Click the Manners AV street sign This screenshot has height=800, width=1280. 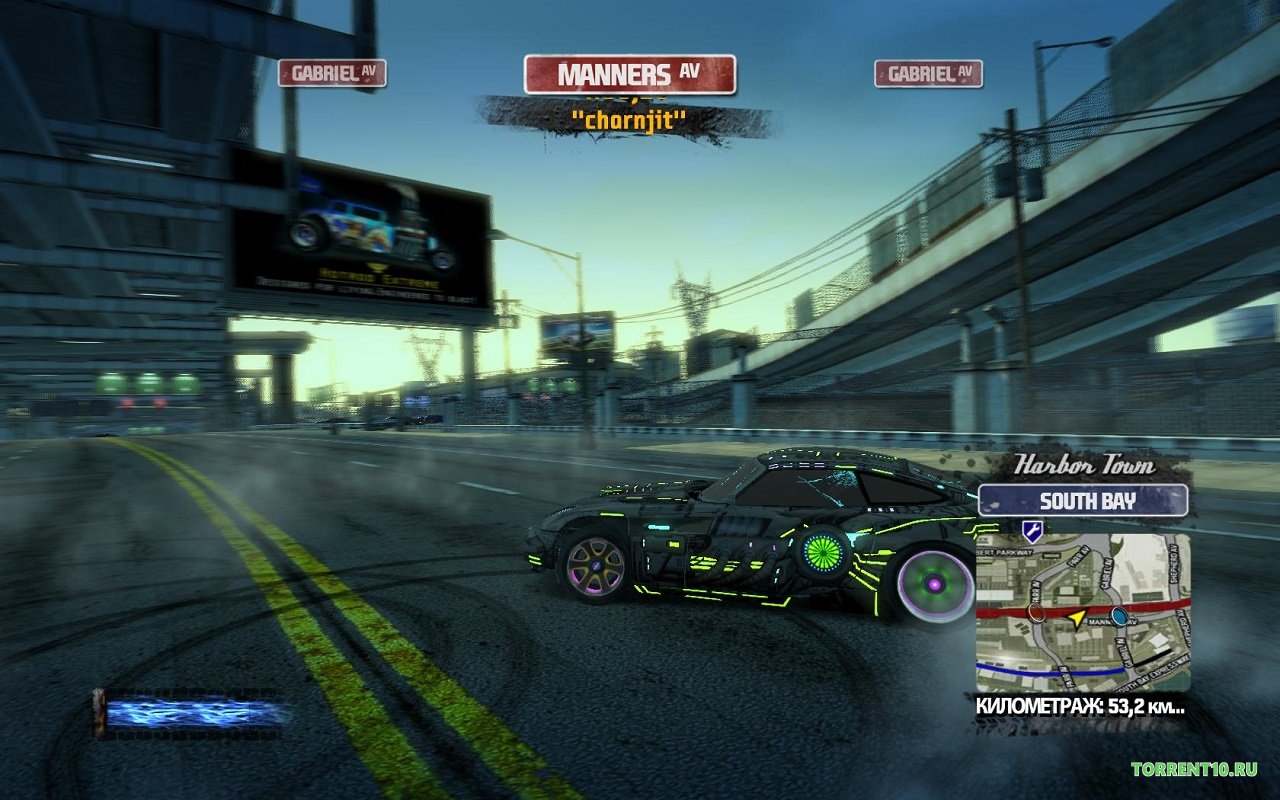629,74
